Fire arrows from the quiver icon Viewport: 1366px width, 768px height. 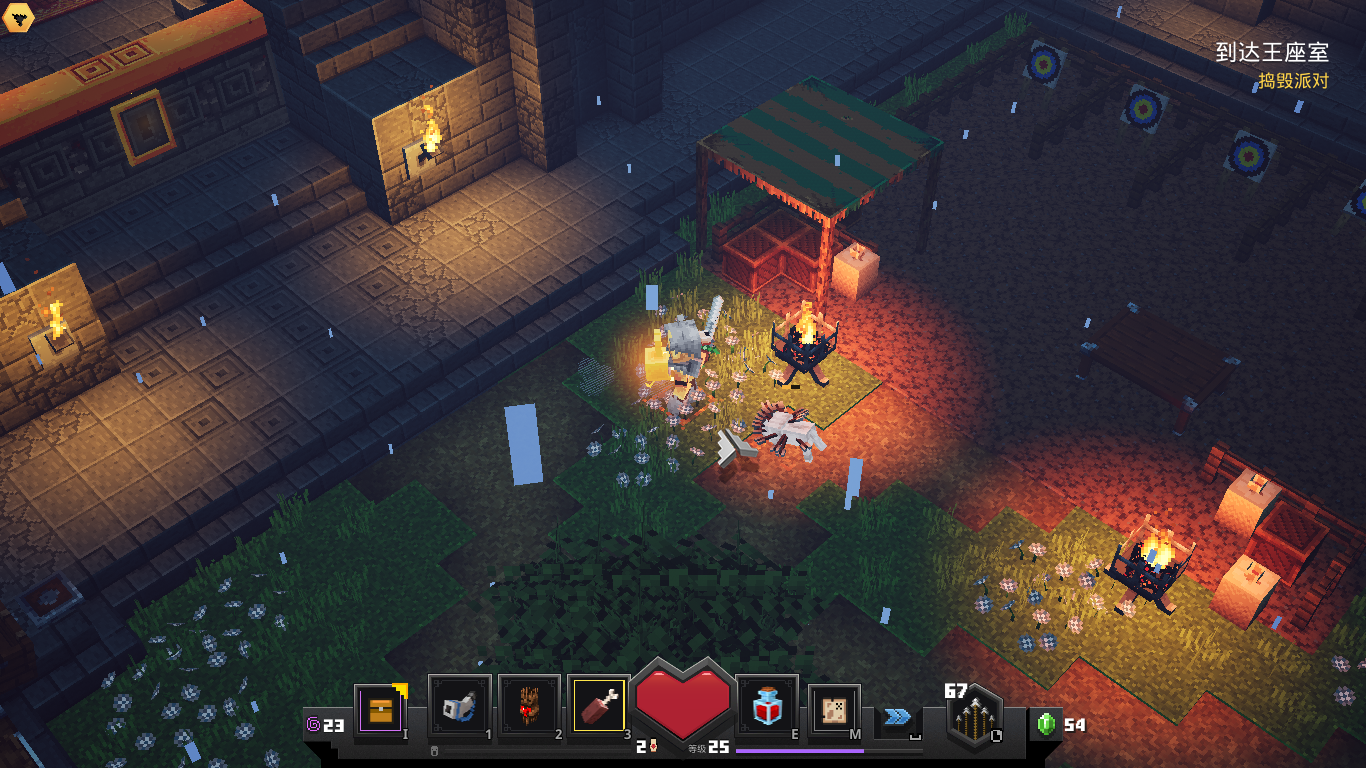tap(973, 718)
